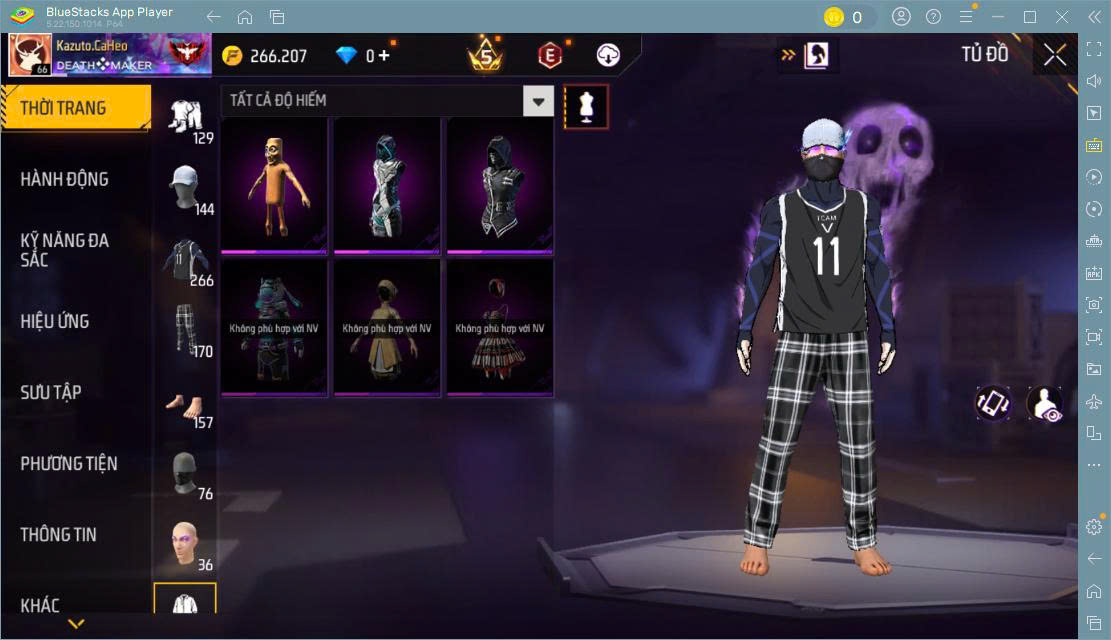Open the Hành Động menu tab
The image size is (1111, 640).
[65, 179]
